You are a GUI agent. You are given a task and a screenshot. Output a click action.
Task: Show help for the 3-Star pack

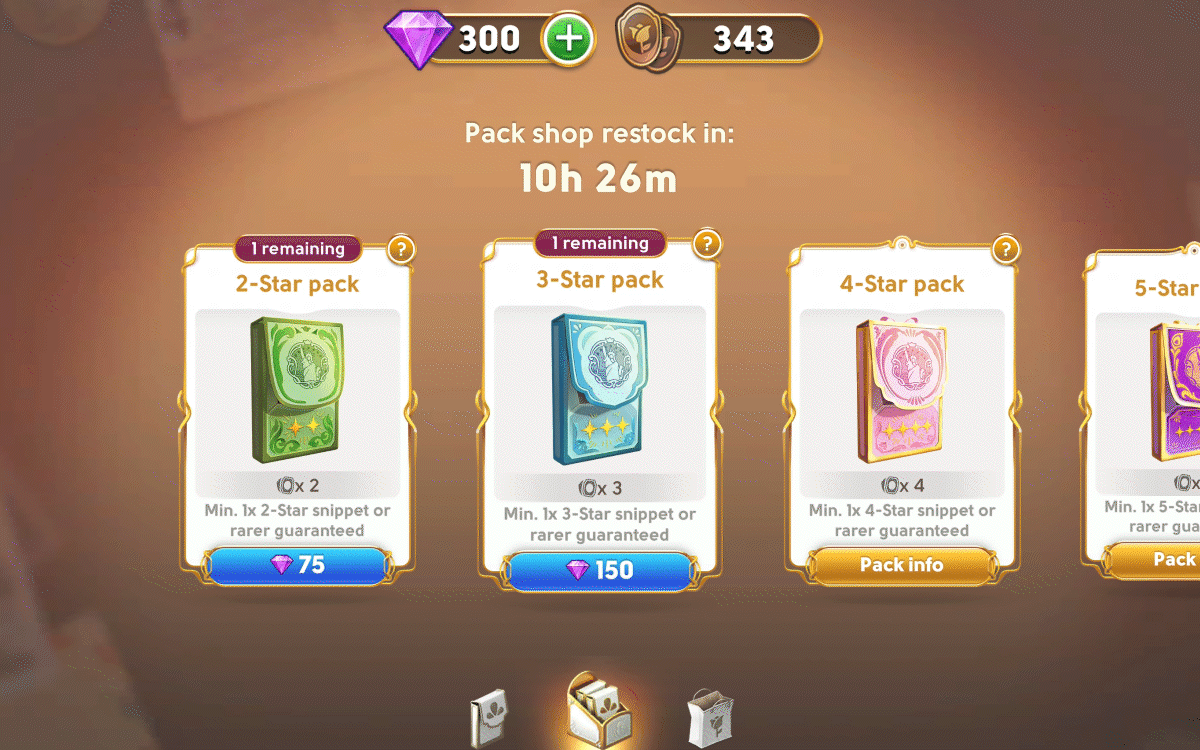click(706, 243)
